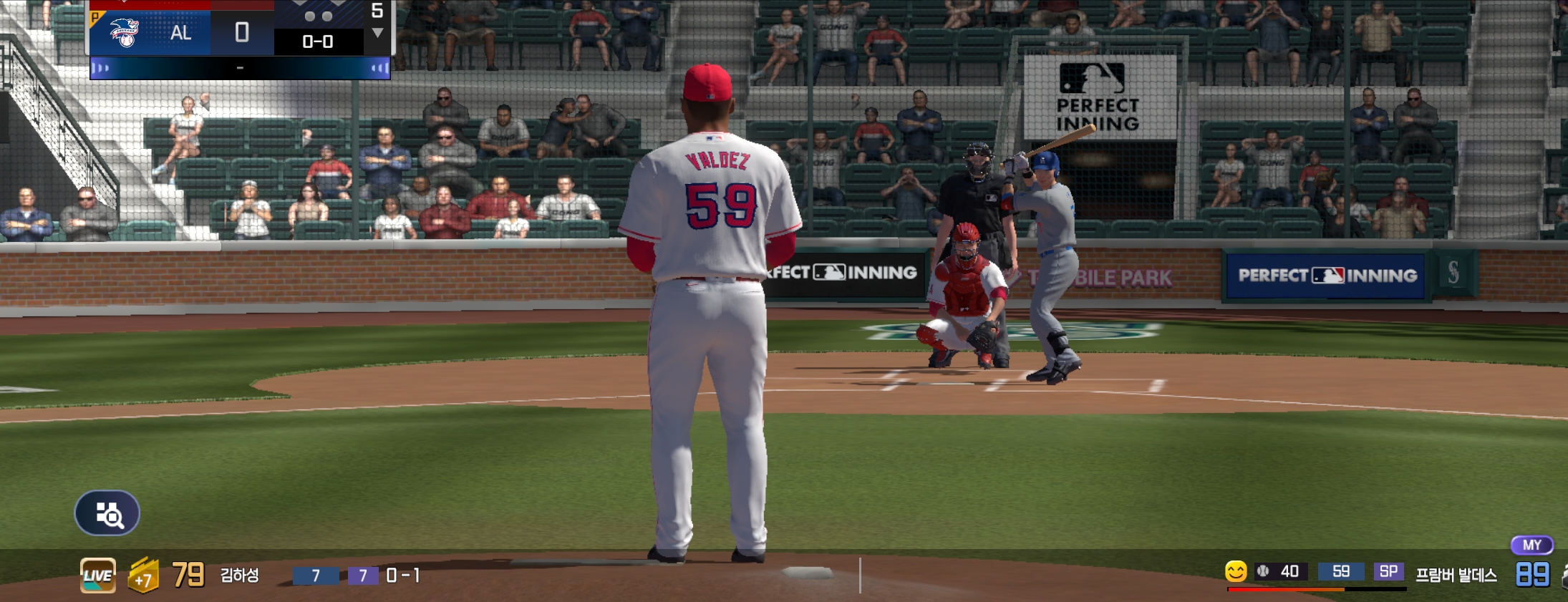Tap the LIVE card badge
The height and width of the screenshot is (602, 1568).
97,576
